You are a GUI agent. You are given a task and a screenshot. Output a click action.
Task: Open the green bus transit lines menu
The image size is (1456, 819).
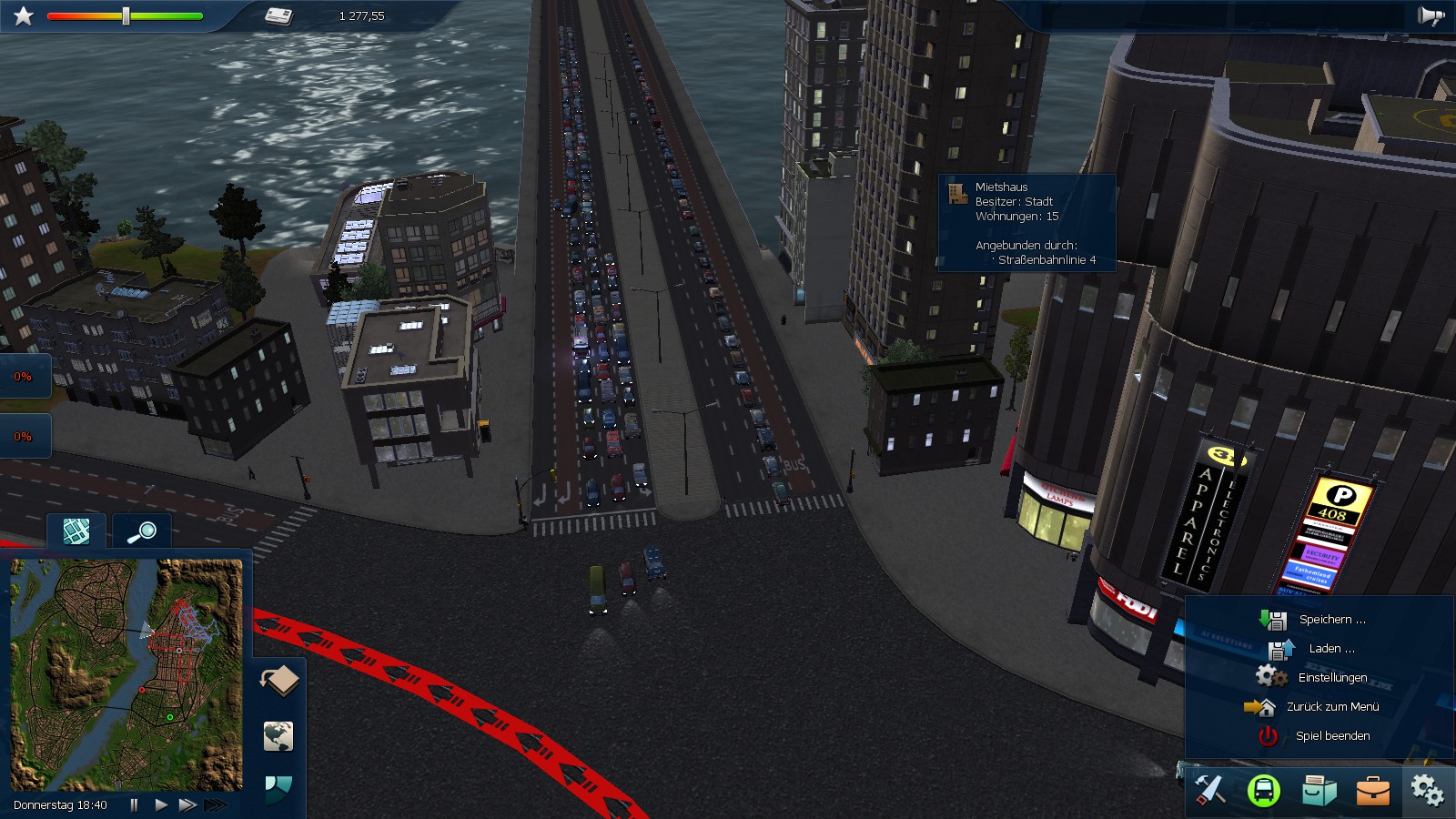click(1264, 790)
